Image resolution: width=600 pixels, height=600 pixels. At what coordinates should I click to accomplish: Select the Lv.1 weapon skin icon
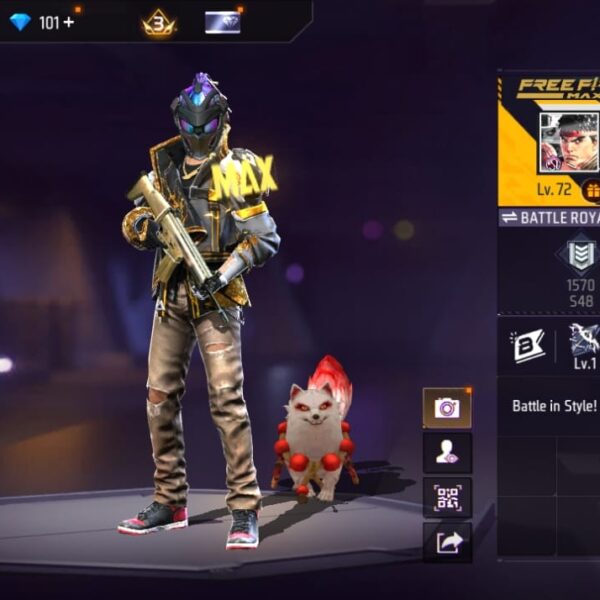pyautogui.click(x=584, y=344)
